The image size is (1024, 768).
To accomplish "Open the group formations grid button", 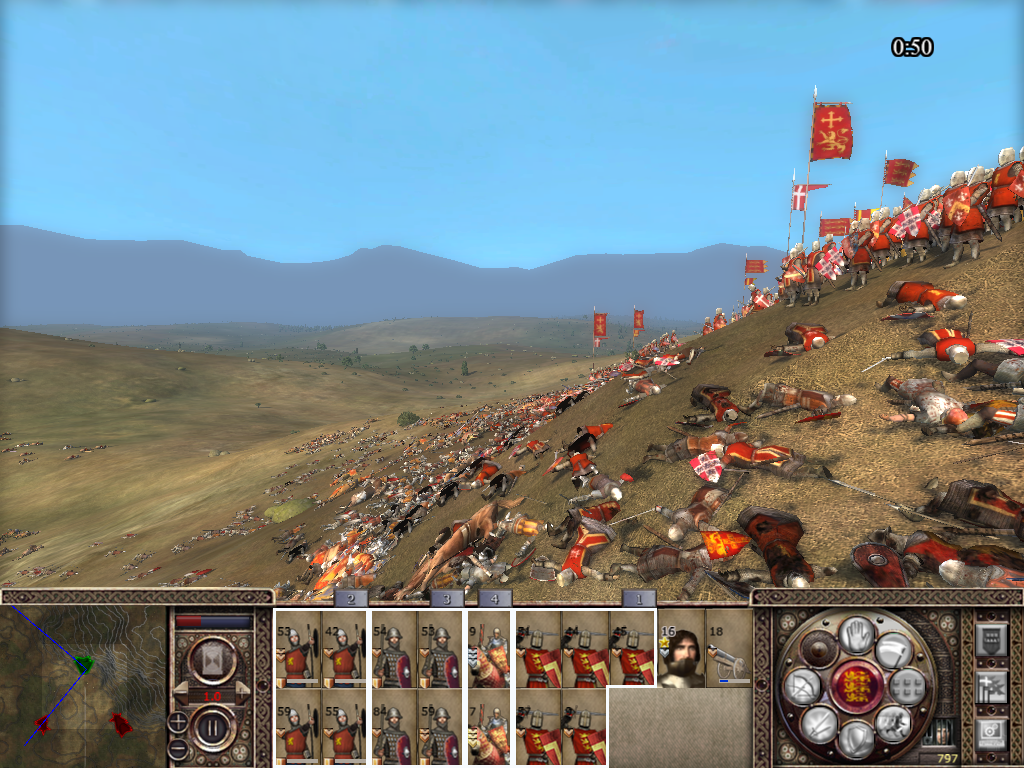I will [907, 686].
